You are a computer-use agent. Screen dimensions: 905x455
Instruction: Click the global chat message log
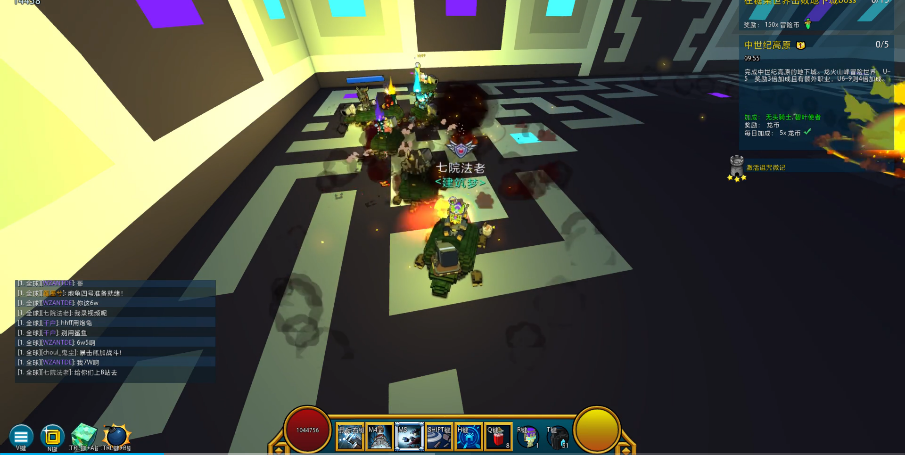[x=115, y=330]
